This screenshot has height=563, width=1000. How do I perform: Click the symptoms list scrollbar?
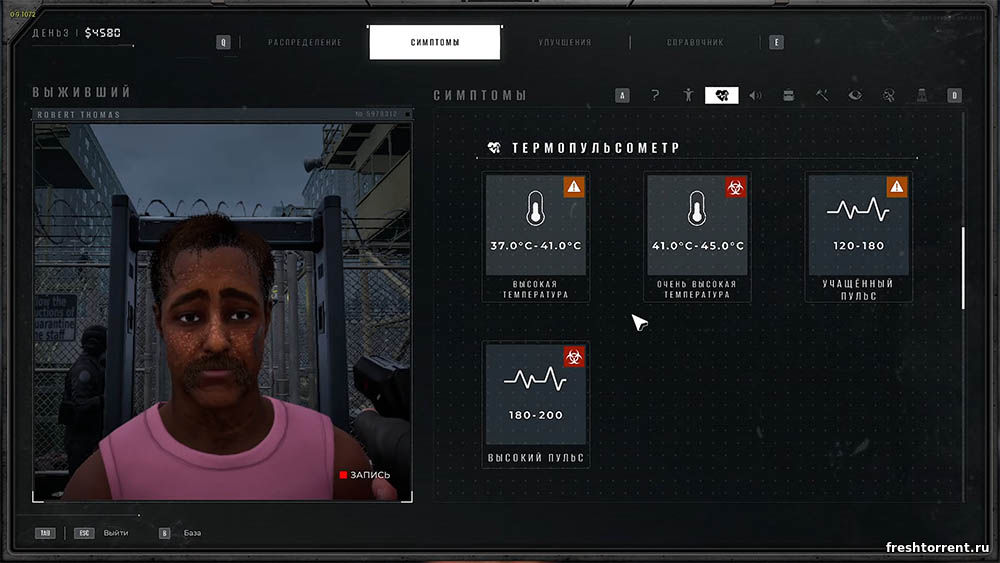point(963,268)
